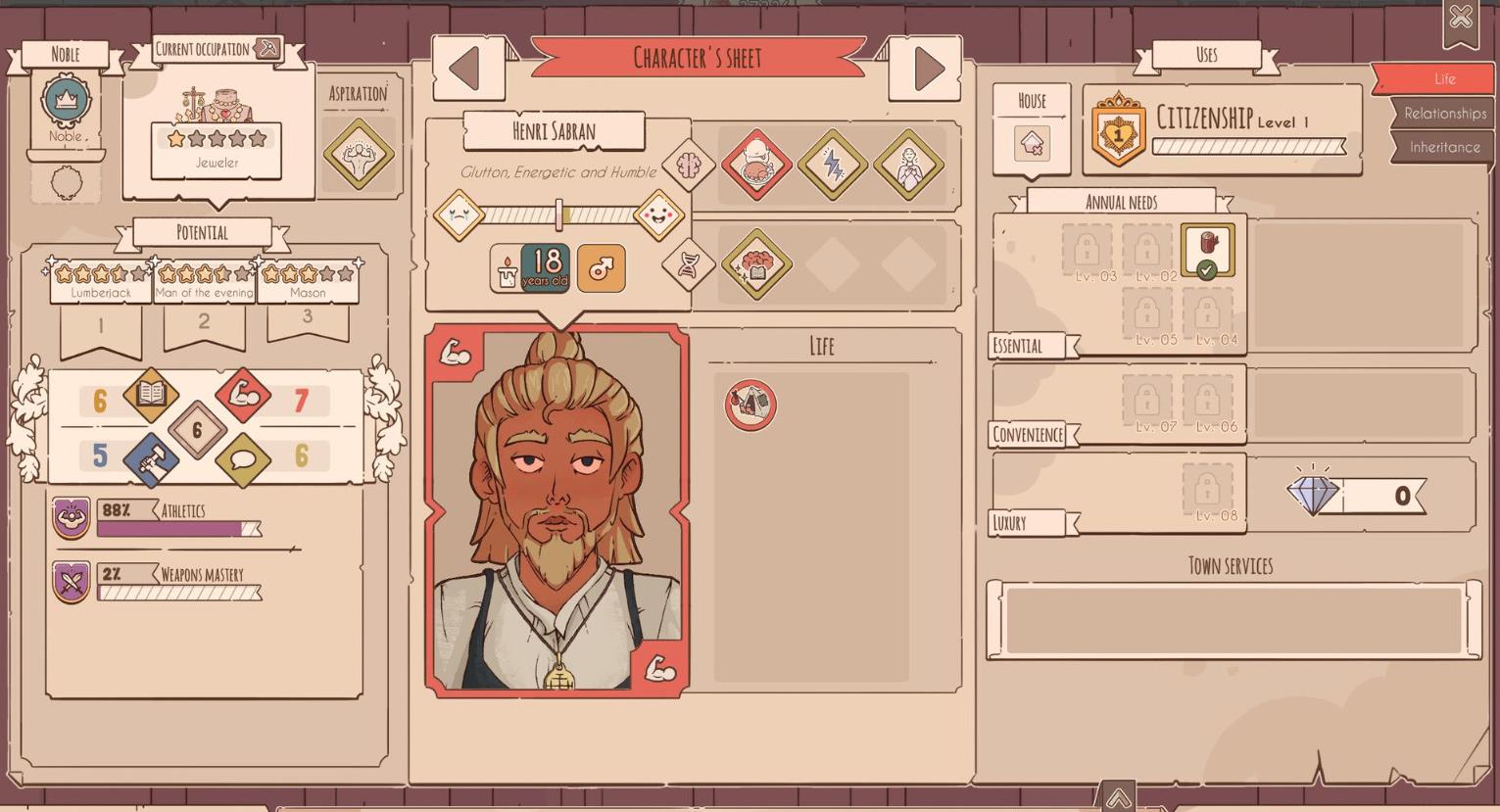Image resolution: width=1500 pixels, height=812 pixels.
Task: Select the Lumberjack potential slot
Action: (101, 281)
